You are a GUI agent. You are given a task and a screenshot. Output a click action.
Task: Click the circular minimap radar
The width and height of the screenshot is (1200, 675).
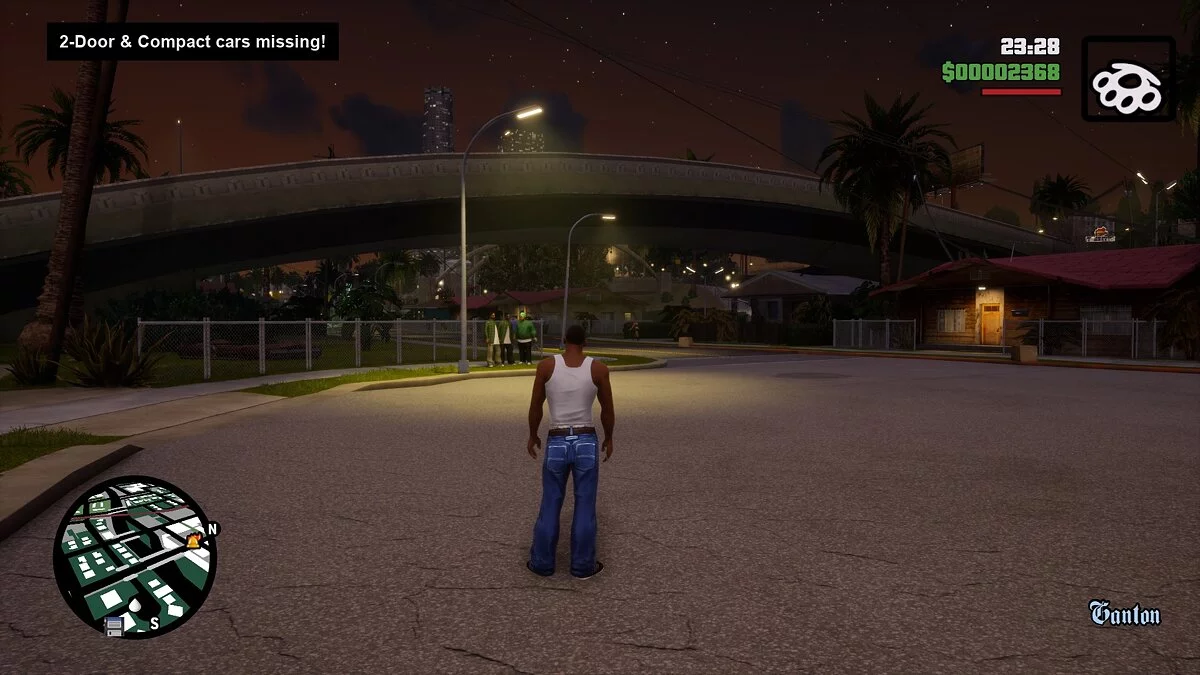[x=134, y=556]
